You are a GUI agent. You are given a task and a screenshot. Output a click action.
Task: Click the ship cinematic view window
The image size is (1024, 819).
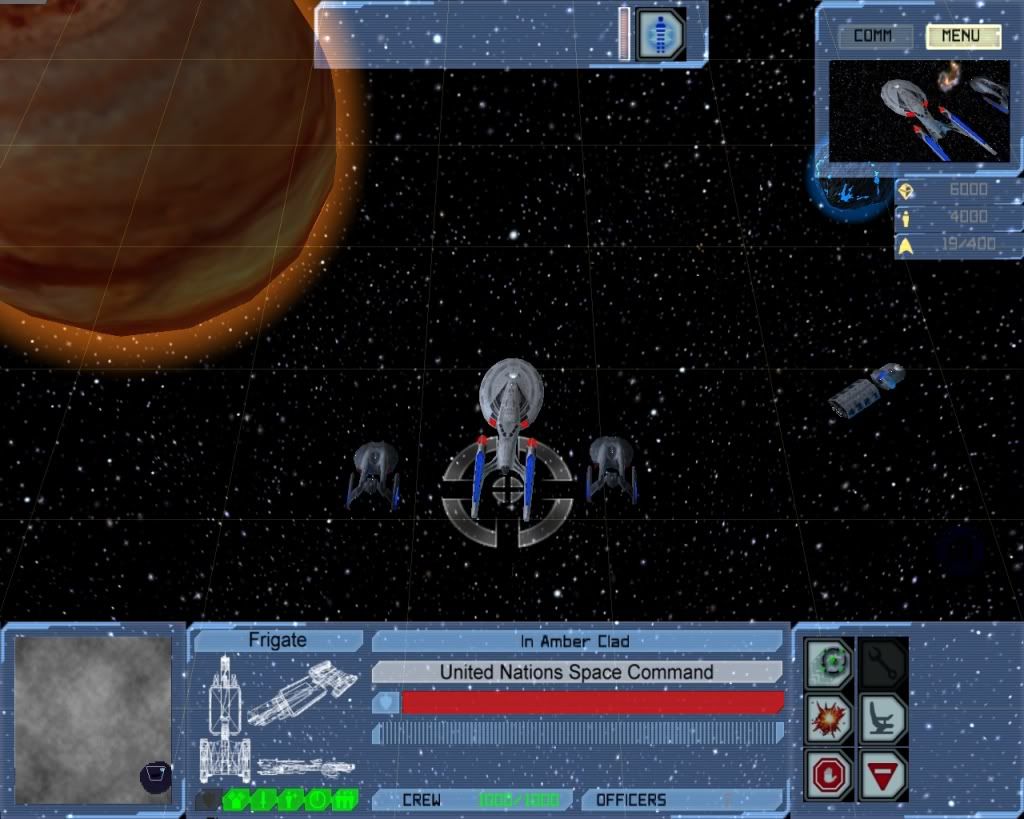coord(919,111)
